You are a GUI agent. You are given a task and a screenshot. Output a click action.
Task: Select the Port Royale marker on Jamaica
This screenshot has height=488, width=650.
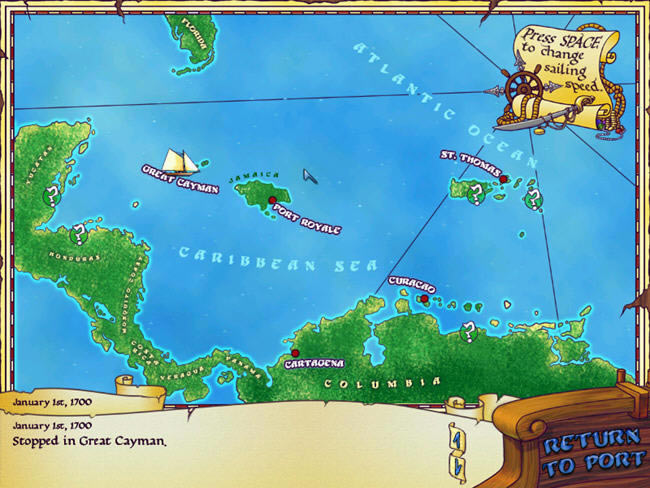(273, 201)
